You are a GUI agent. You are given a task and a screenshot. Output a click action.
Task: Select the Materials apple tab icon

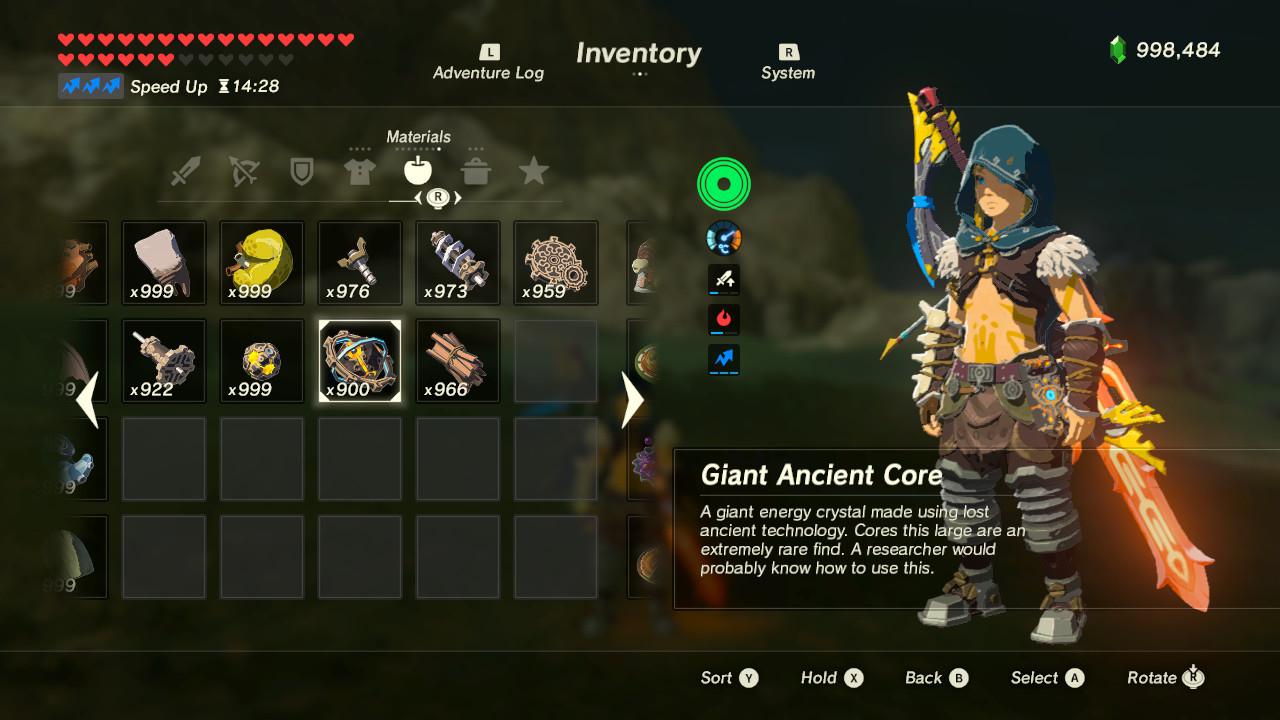(x=419, y=170)
